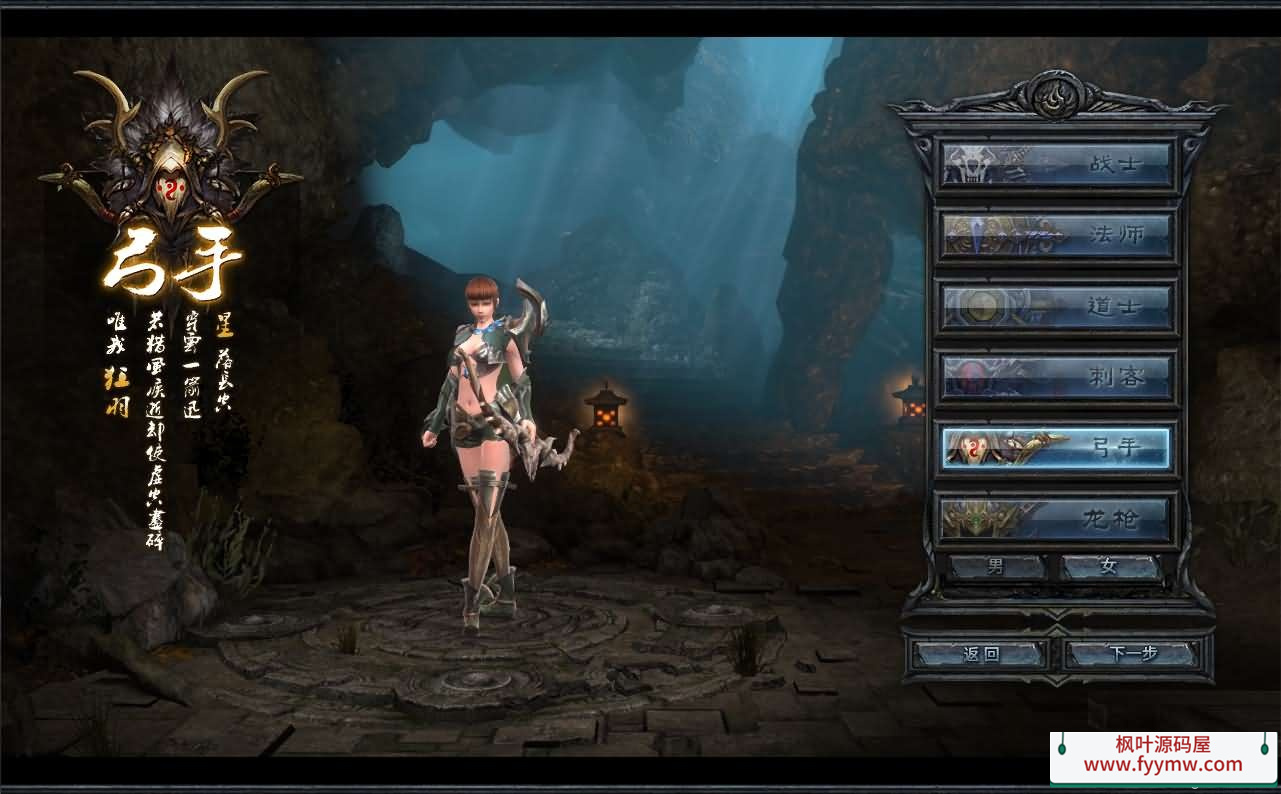1281x794 pixels.
Task: Go back with the 返回 button
Action: (981, 655)
